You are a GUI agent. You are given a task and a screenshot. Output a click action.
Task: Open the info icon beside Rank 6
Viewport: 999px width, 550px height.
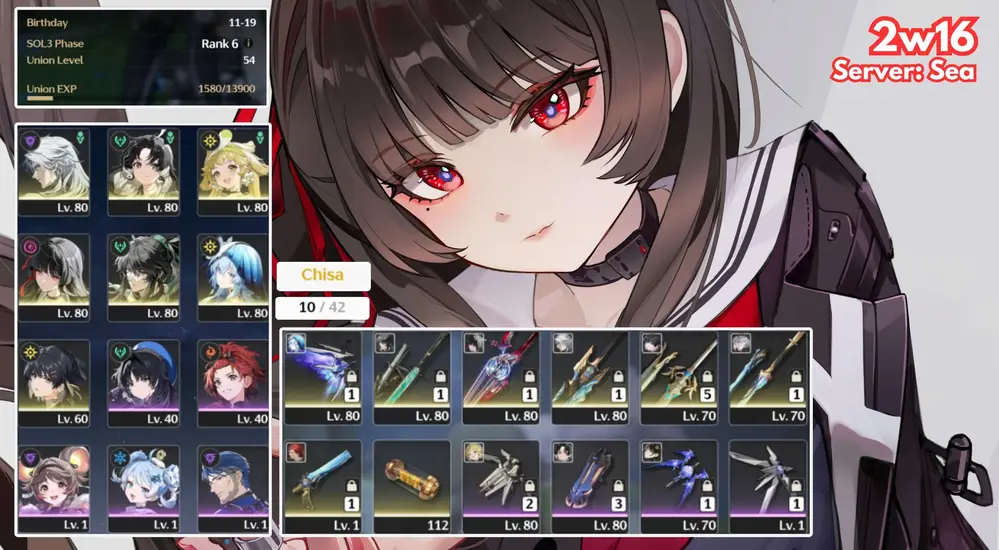pos(249,44)
